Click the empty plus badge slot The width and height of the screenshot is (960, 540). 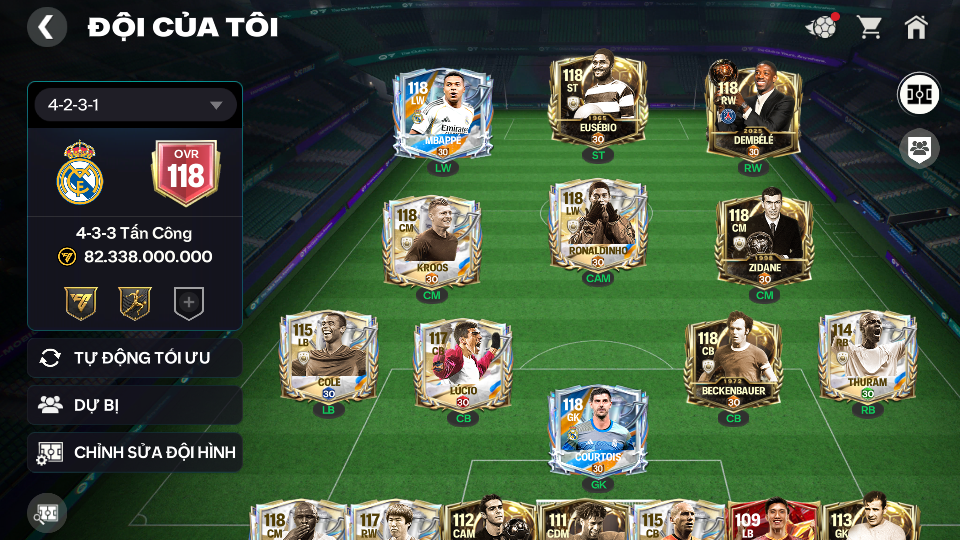(x=188, y=303)
